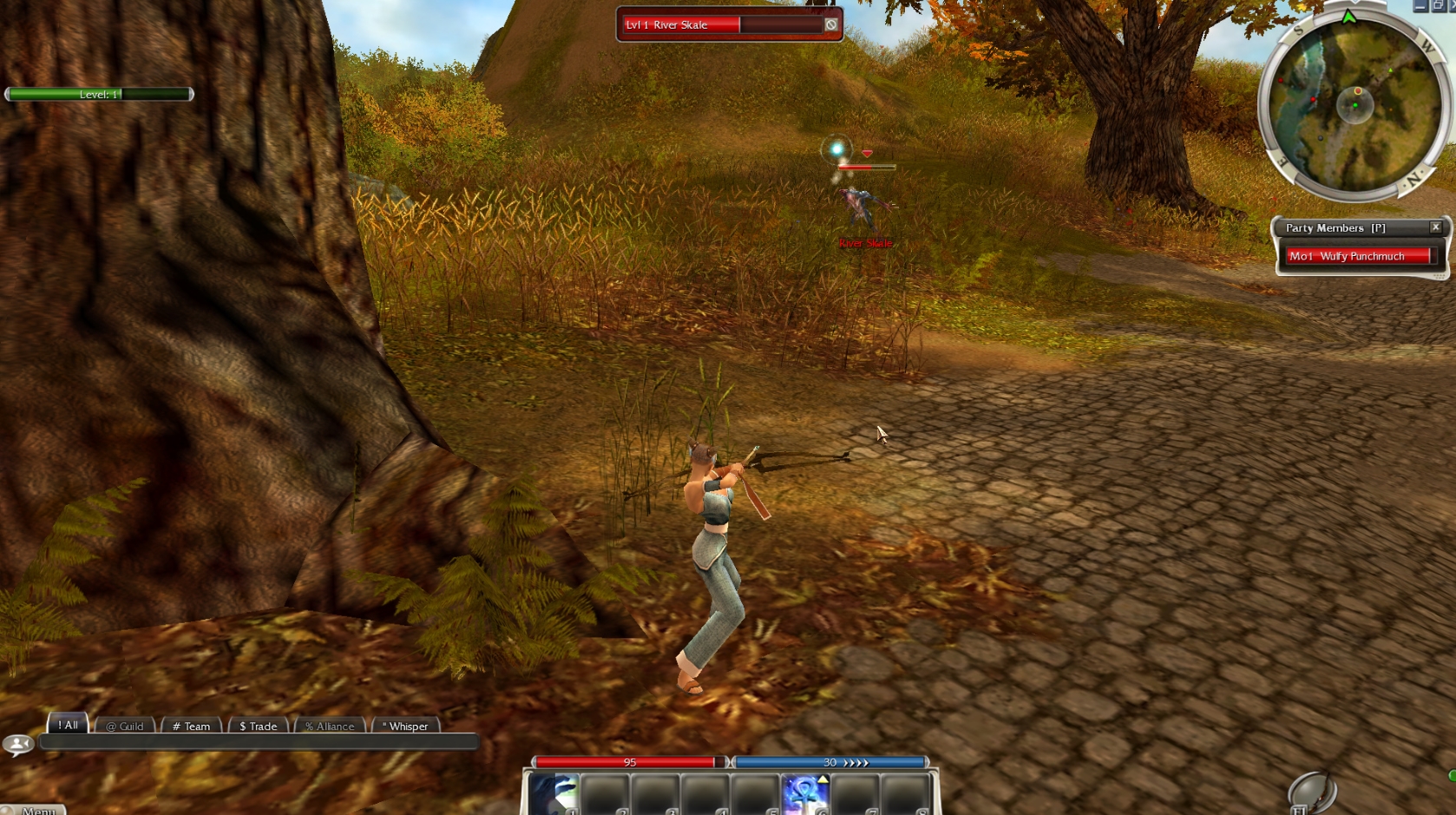Image resolution: width=1456 pixels, height=815 pixels.
Task: Select the Team chat tab
Action: (x=191, y=726)
